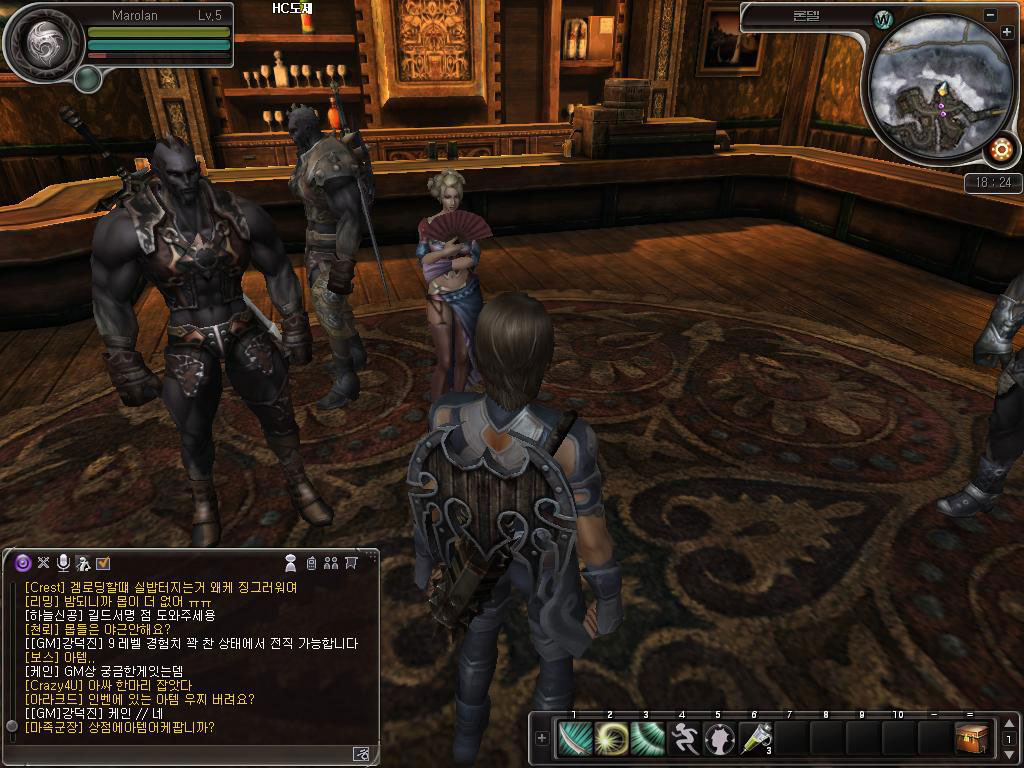The width and height of the screenshot is (1024, 768).
Task: Toggle the orange checkbox icon in the chat header
Action: [103, 562]
